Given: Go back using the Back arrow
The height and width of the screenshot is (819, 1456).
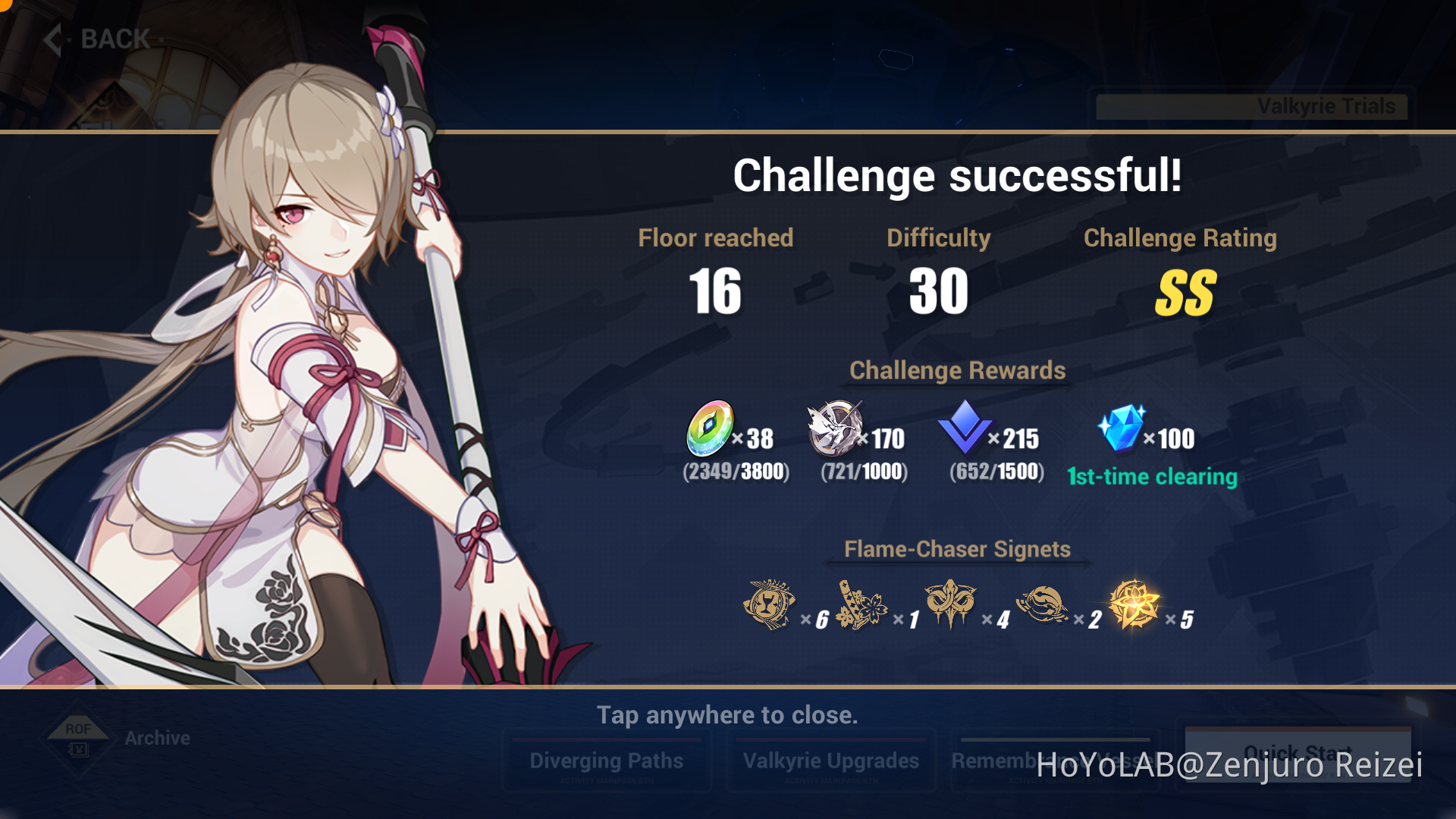Looking at the screenshot, I should 51,38.
